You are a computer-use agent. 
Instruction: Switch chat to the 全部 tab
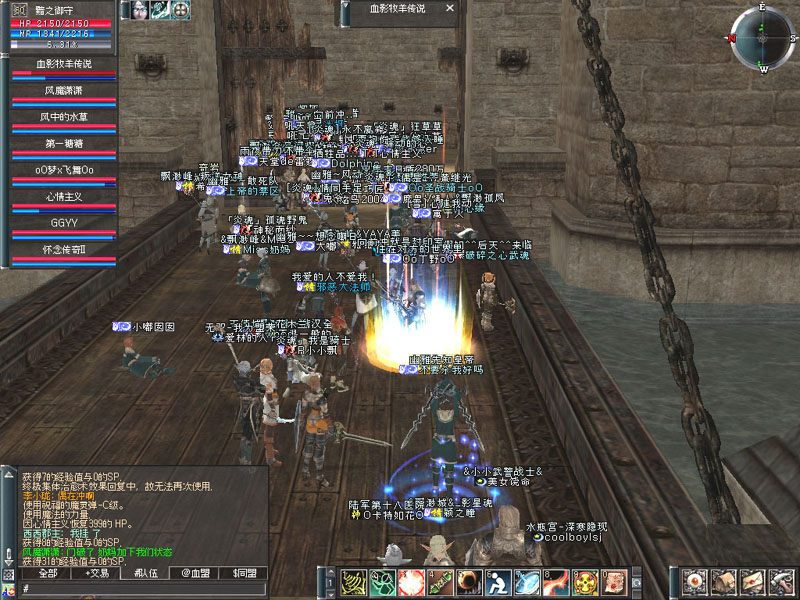[x=47, y=573]
